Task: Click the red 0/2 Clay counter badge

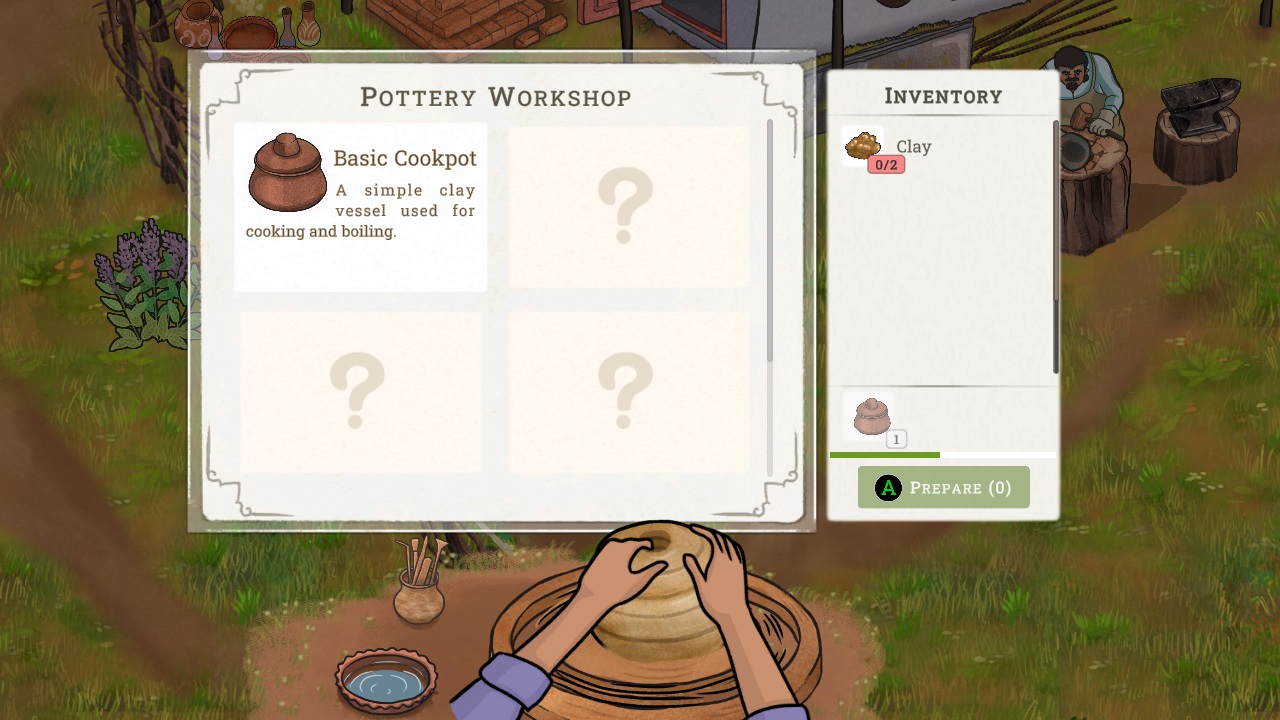Action: (x=884, y=164)
